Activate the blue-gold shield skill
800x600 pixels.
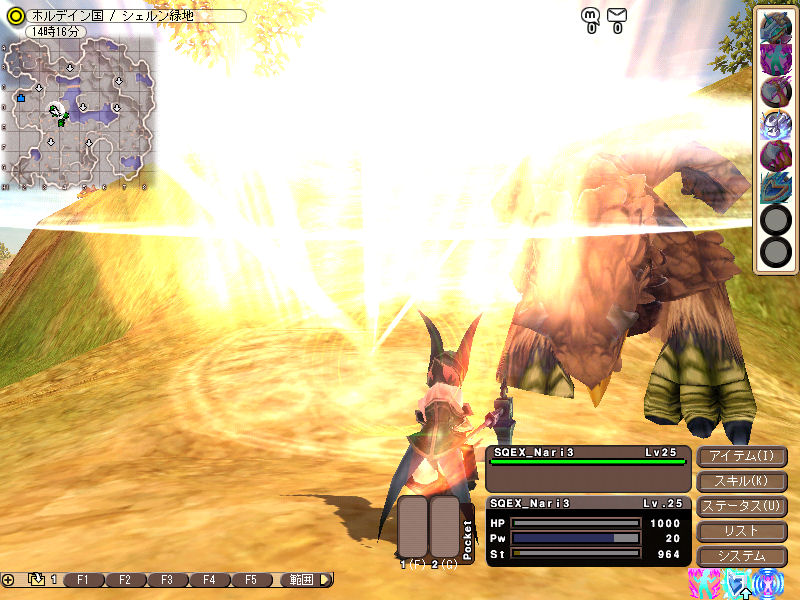tap(775, 187)
